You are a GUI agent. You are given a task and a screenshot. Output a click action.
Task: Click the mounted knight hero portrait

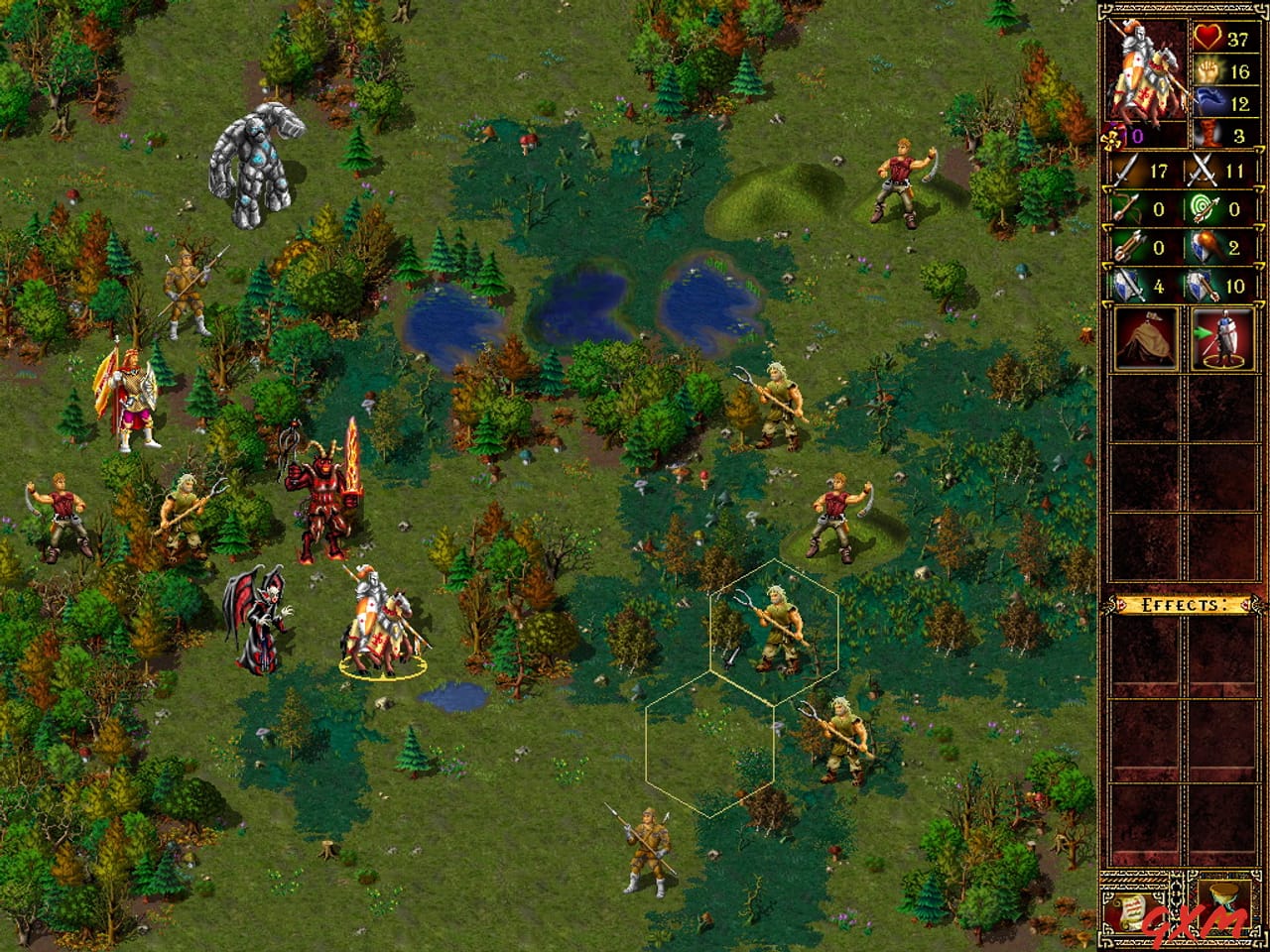tap(1148, 69)
